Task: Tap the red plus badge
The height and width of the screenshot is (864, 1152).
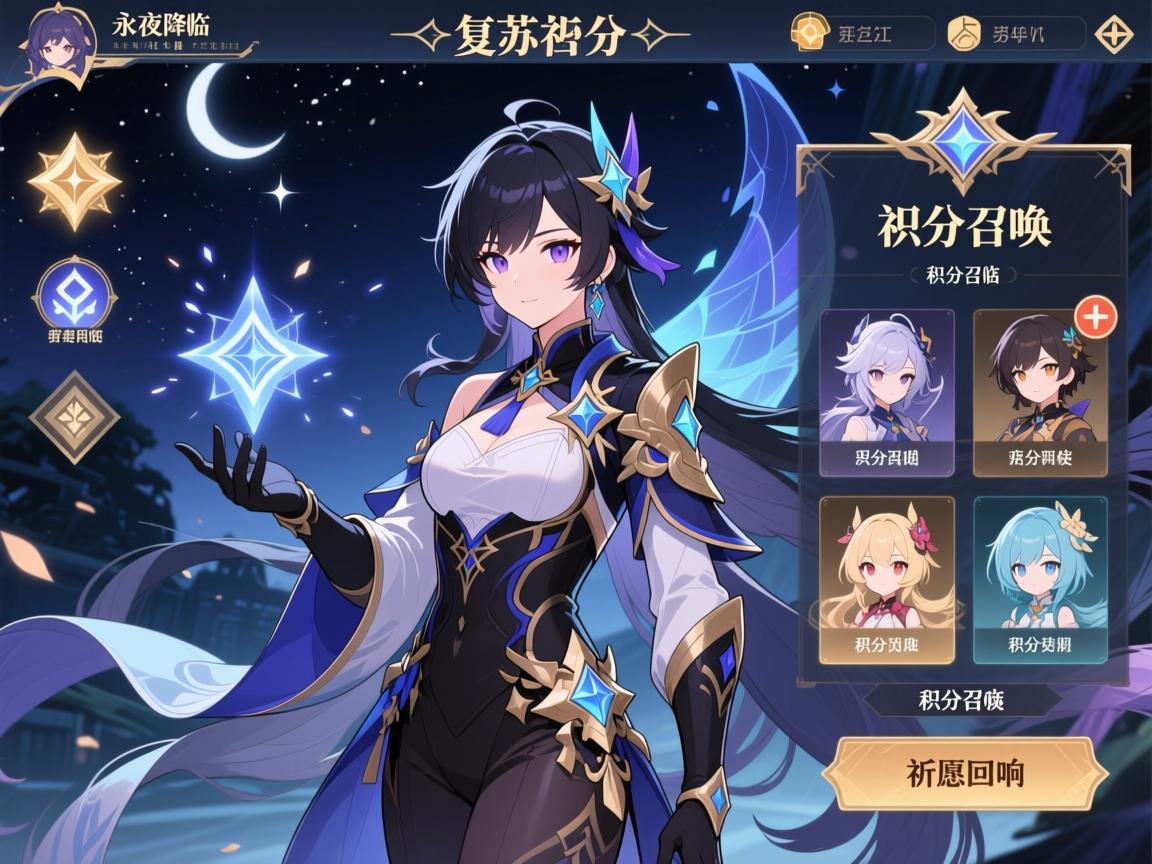Action: tap(1095, 317)
